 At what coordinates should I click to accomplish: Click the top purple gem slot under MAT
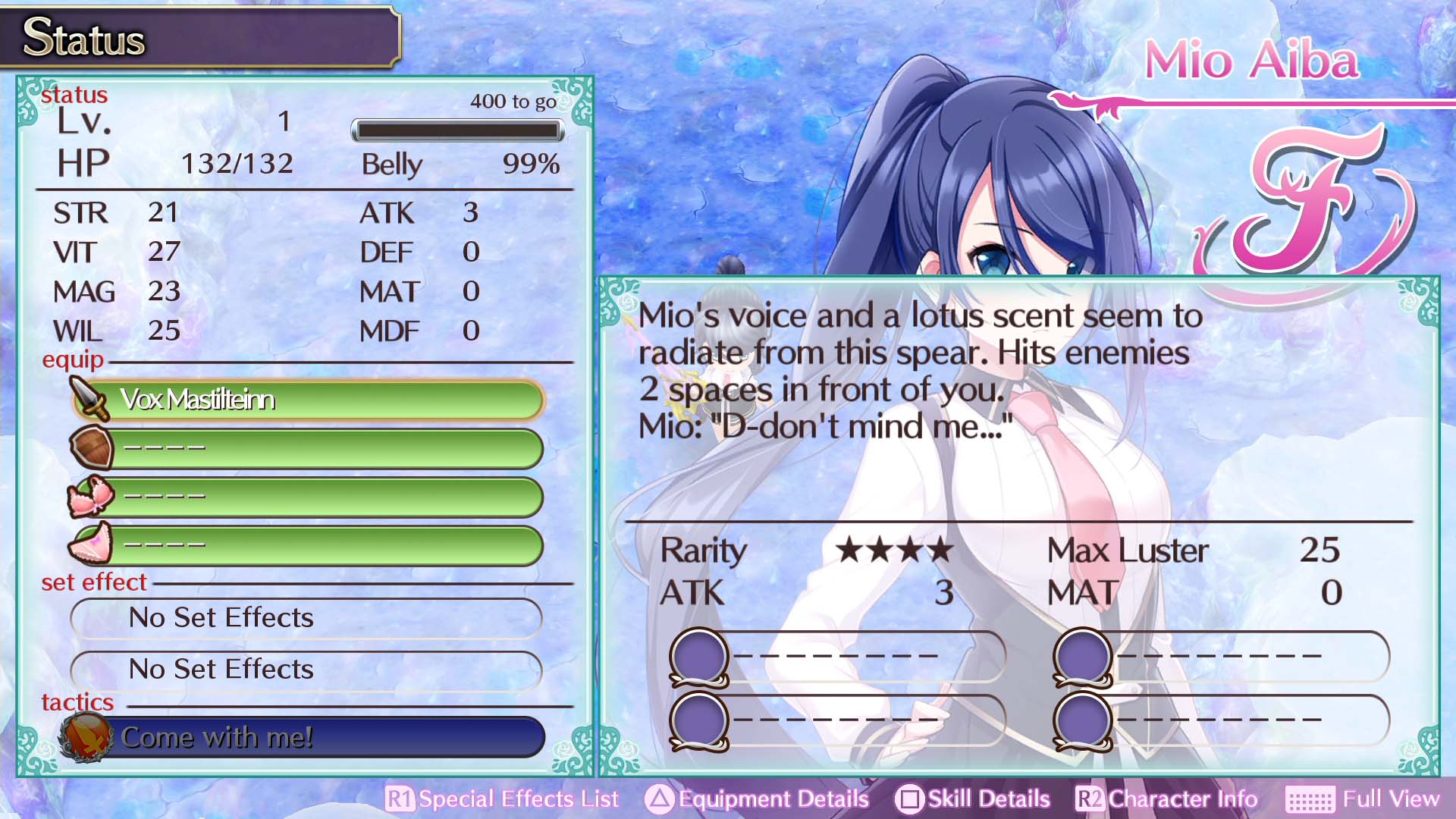click(x=1080, y=657)
